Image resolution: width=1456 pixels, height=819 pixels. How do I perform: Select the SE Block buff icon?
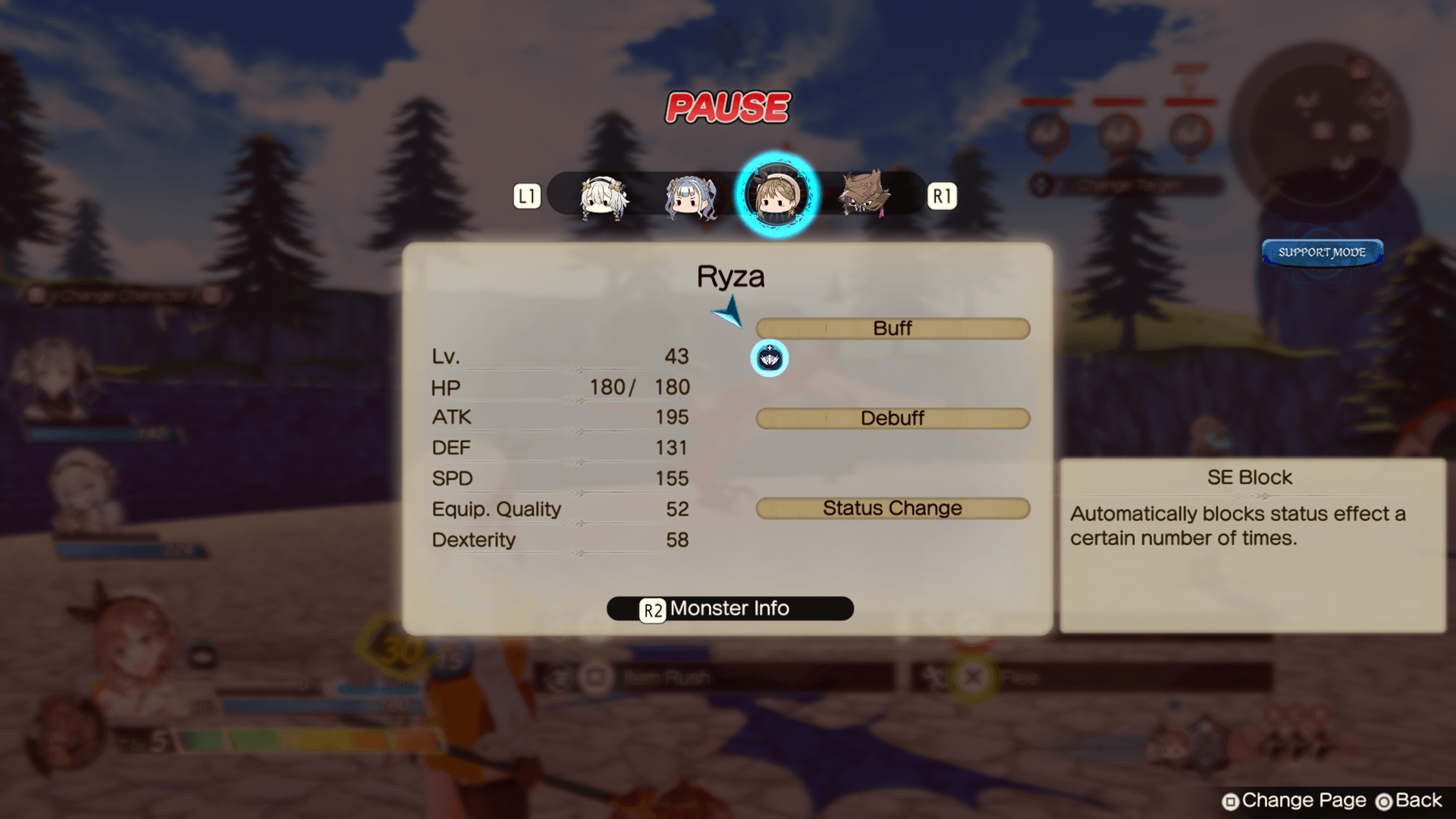769,358
